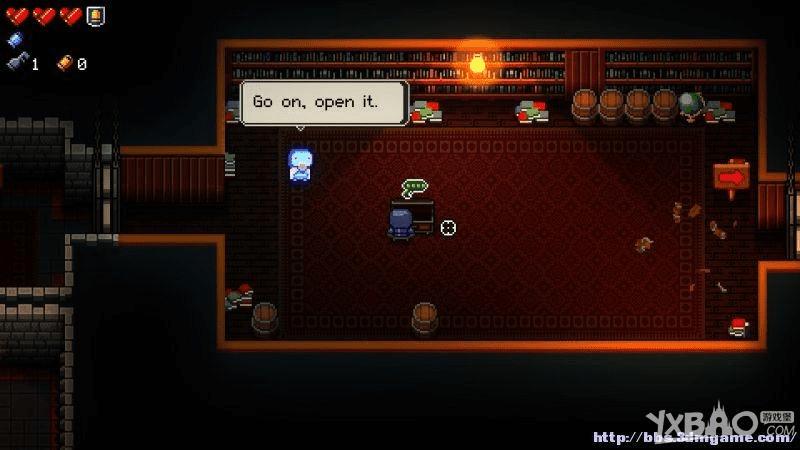Select the blue blank icon
The image size is (800, 450).
coord(14,40)
